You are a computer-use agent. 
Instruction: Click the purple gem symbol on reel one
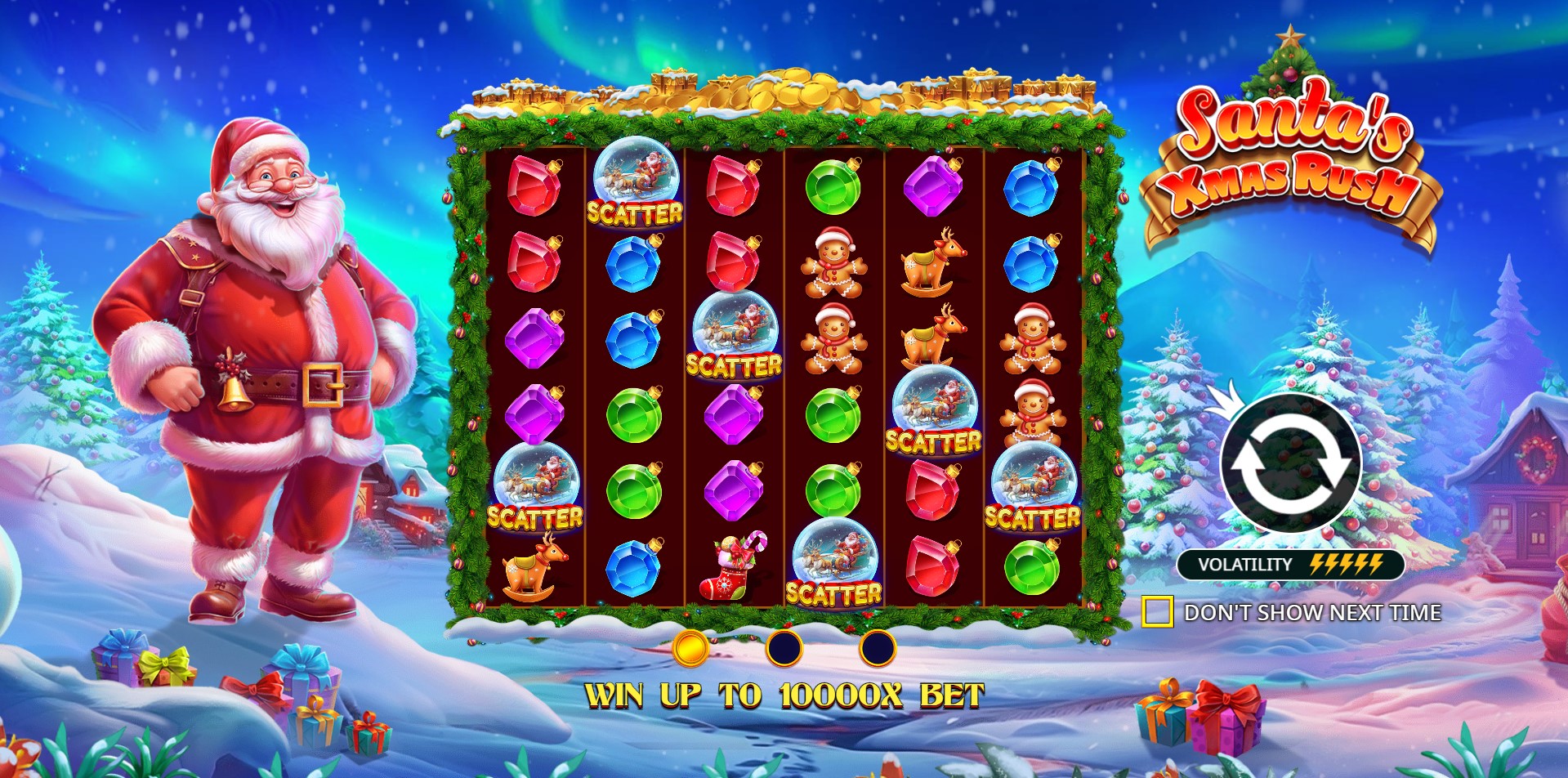[x=535, y=335]
